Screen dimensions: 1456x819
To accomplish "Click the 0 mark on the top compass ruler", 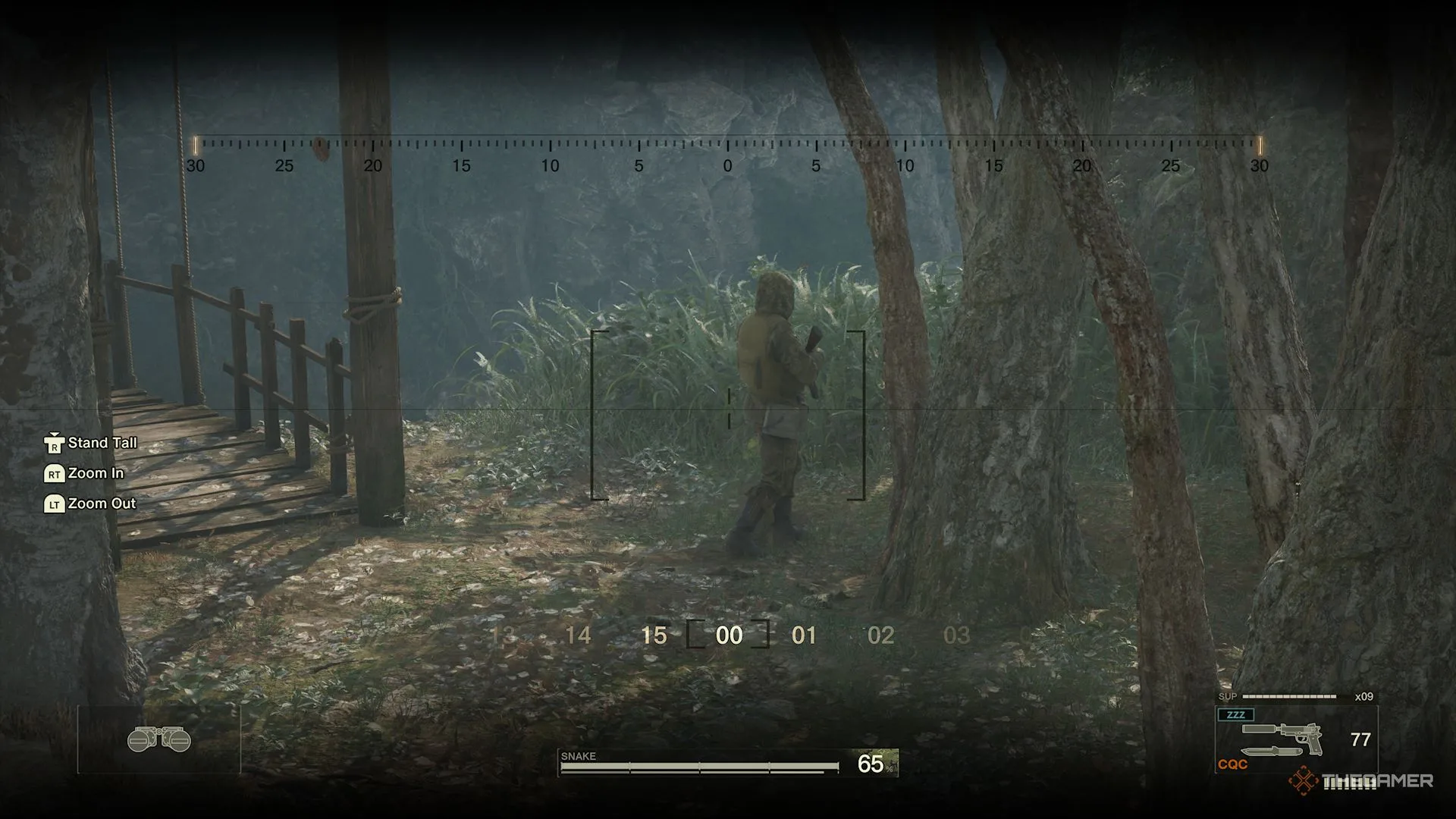I will pyautogui.click(x=729, y=165).
